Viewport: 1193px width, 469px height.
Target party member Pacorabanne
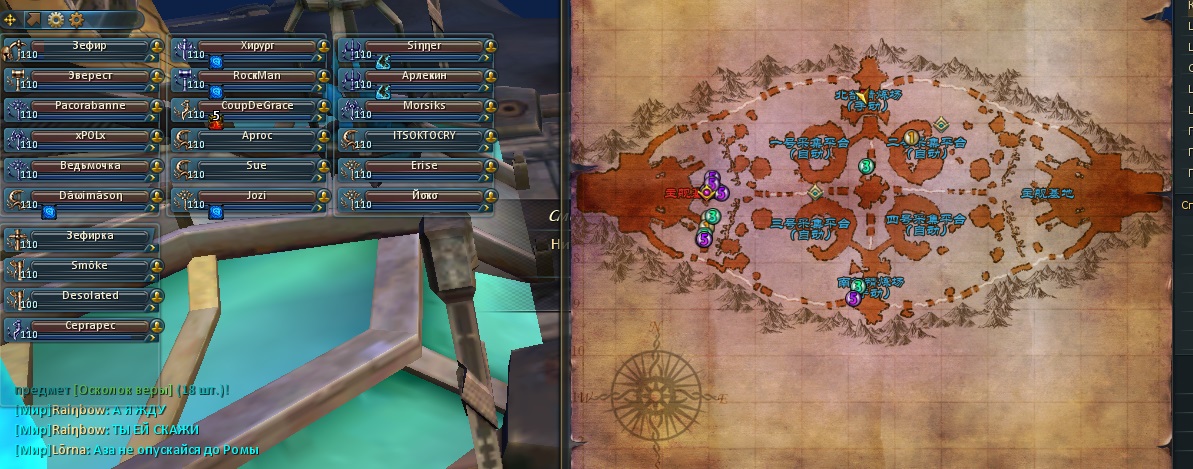(82, 106)
